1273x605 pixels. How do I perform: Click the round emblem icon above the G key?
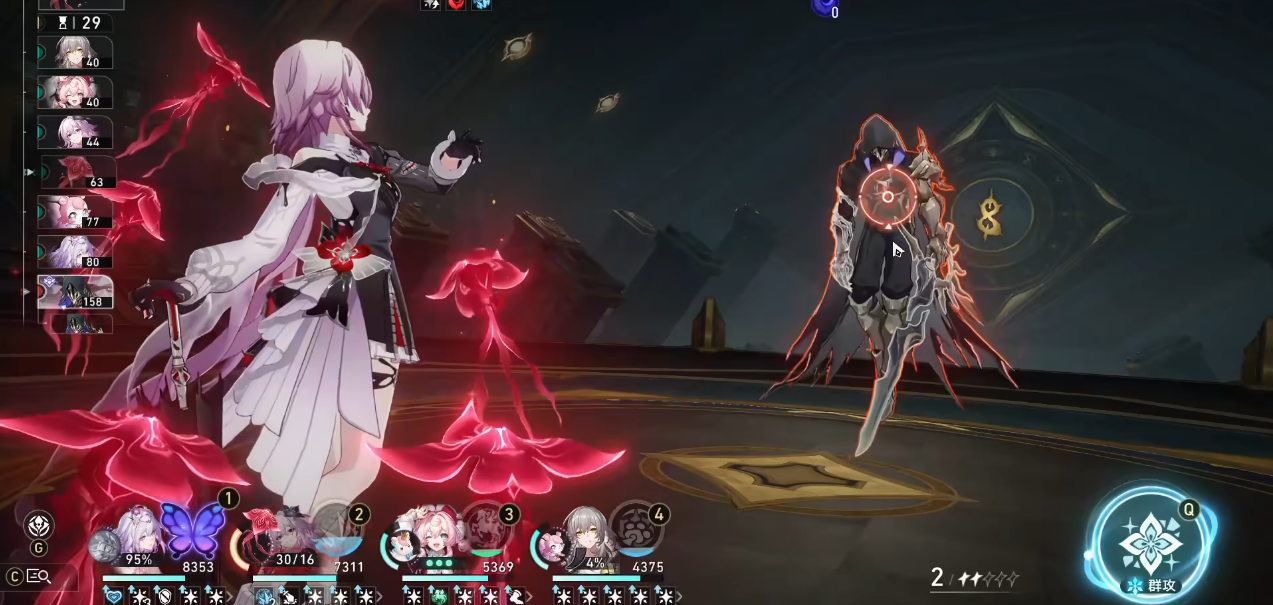coord(39,525)
